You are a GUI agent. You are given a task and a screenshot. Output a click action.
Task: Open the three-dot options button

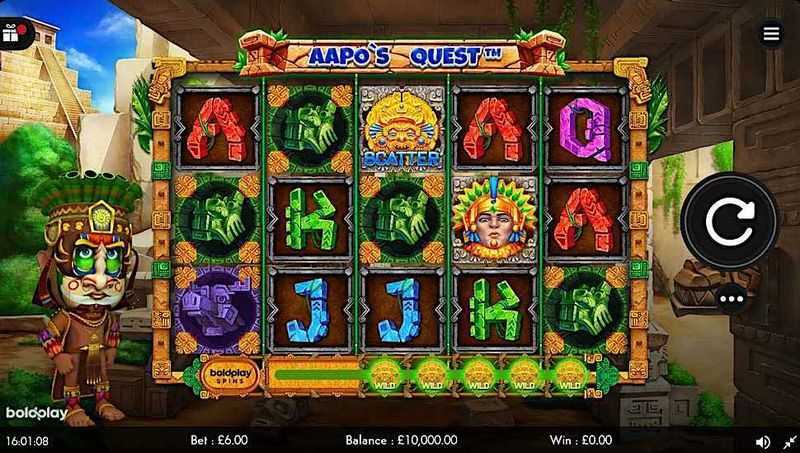(730, 299)
